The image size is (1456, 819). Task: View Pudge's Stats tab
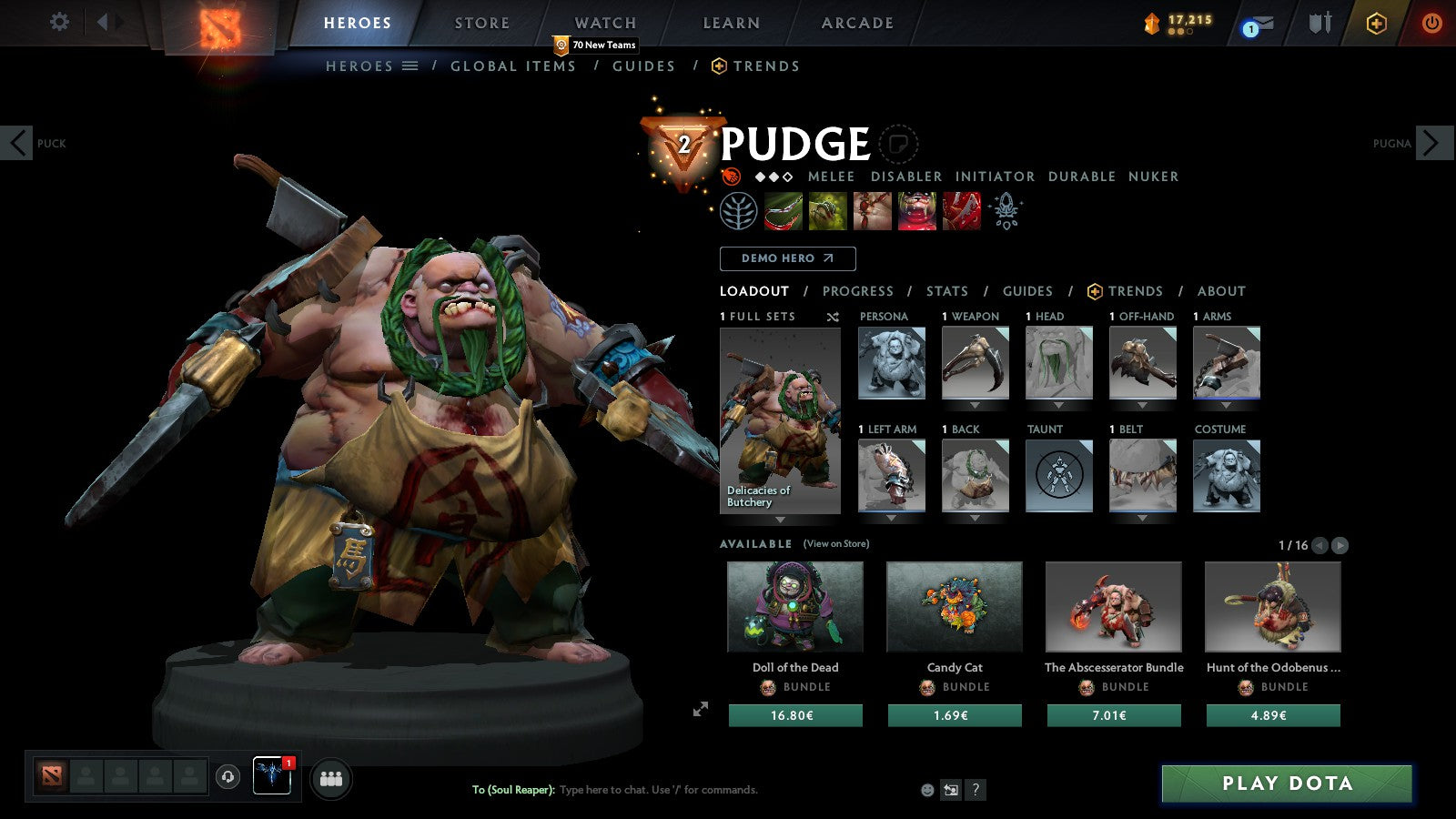point(946,291)
